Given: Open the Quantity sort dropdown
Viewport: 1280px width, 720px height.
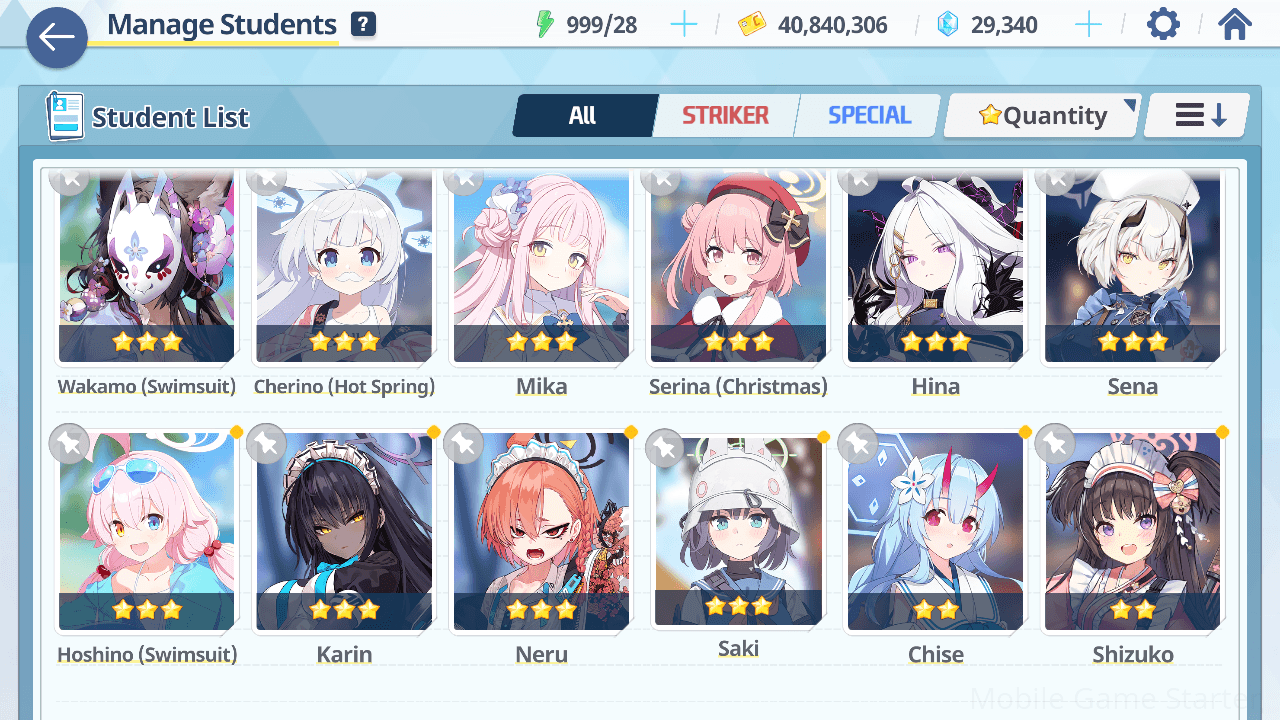Looking at the screenshot, I should point(1043,116).
